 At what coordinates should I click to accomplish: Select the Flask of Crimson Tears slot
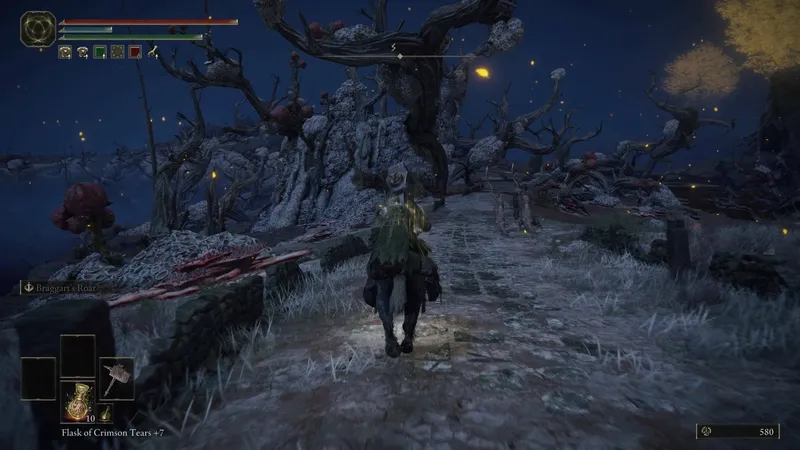pyautogui.click(x=77, y=400)
